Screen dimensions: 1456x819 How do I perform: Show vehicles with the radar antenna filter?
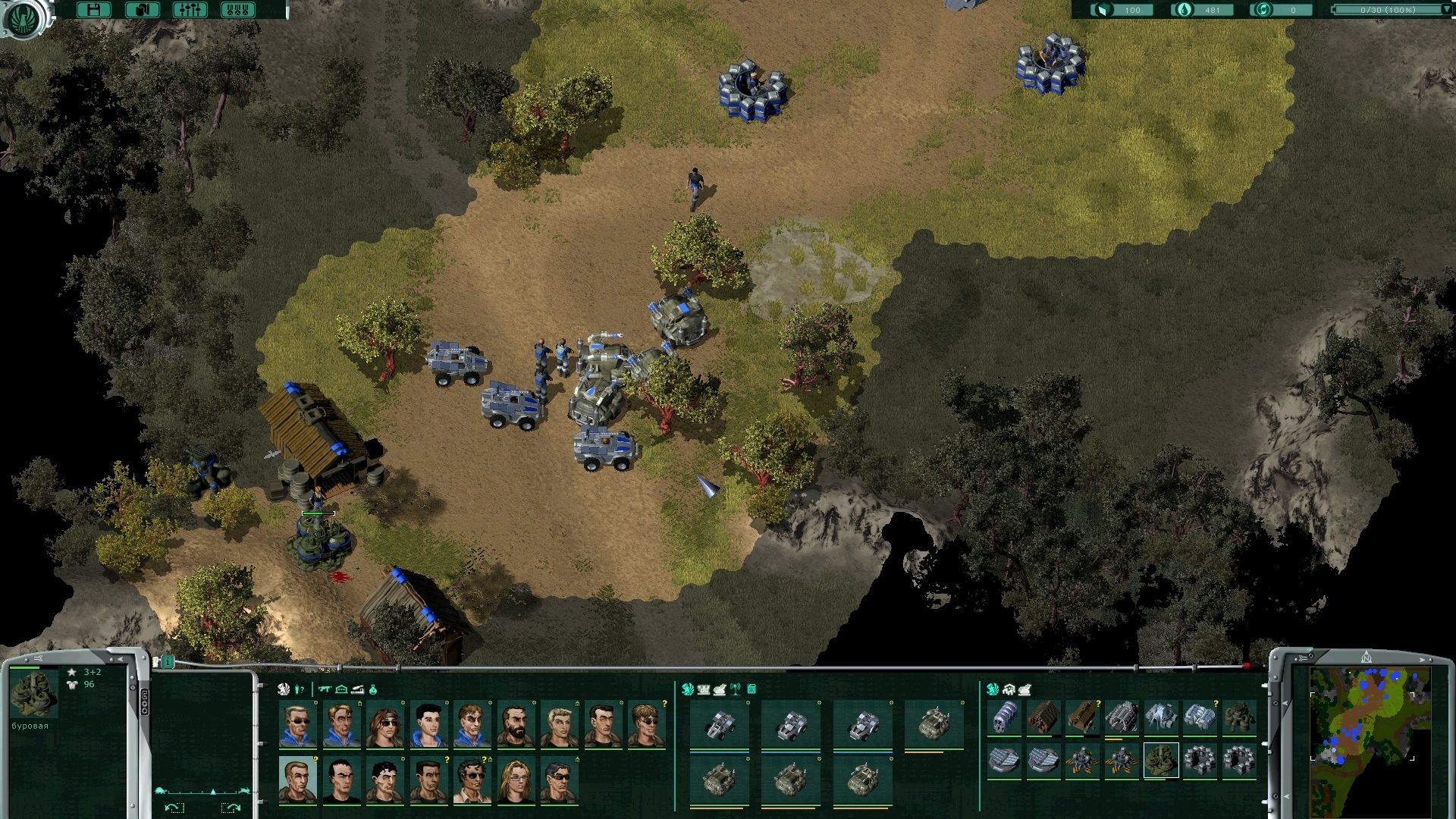pos(735,689)
